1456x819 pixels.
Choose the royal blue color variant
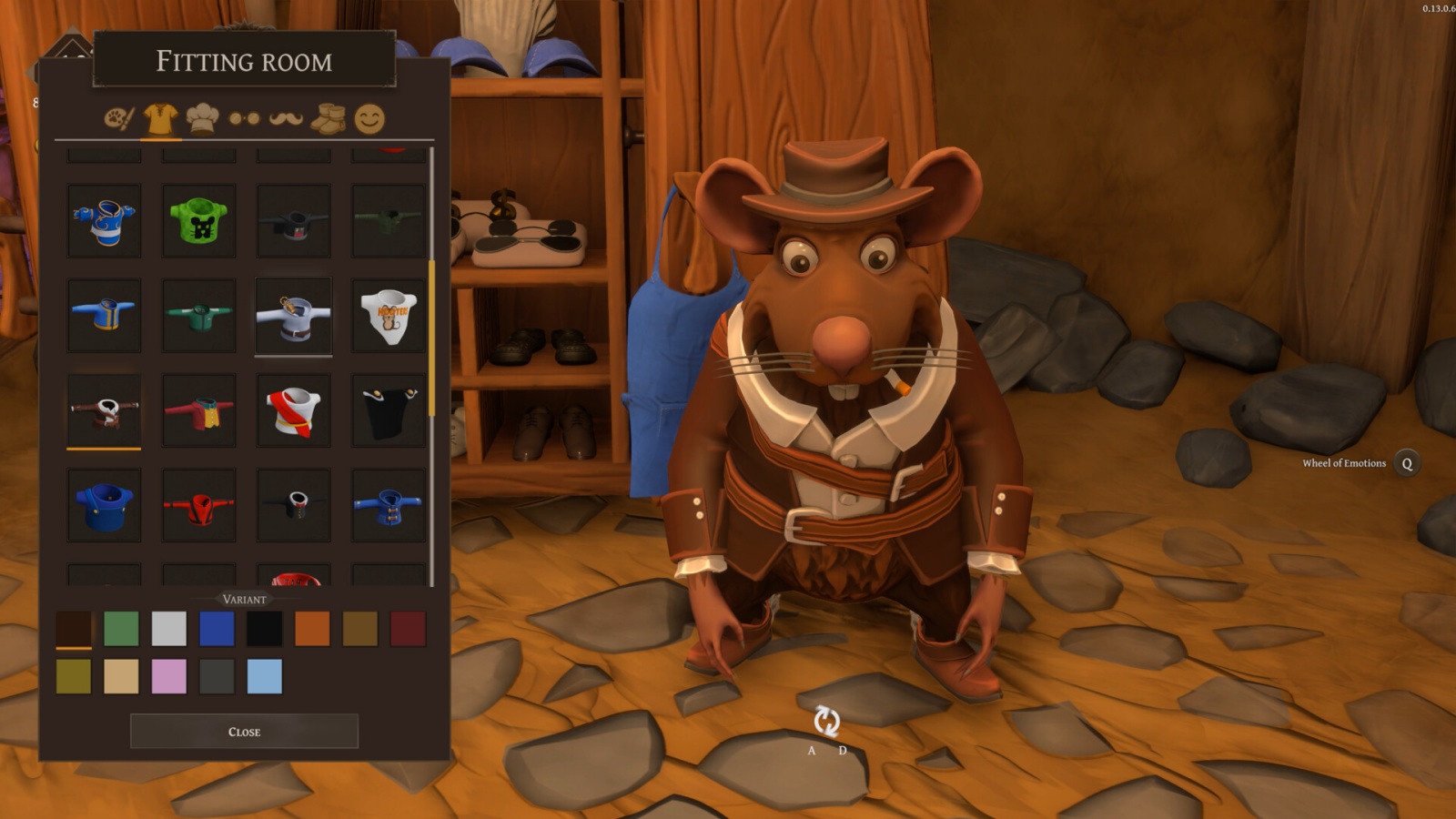pyautogui.click(x=217, y=629)
